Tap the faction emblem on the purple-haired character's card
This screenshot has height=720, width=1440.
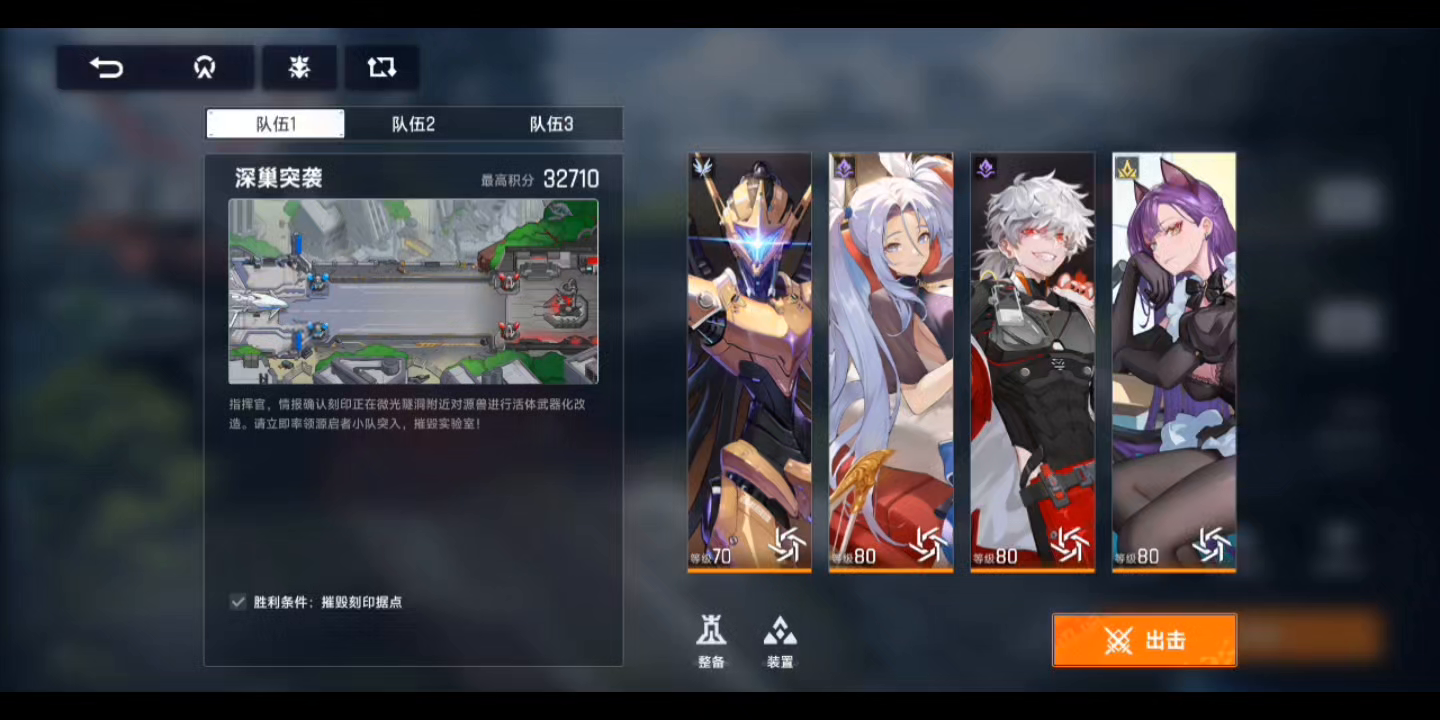click(x=1127, y=168)
